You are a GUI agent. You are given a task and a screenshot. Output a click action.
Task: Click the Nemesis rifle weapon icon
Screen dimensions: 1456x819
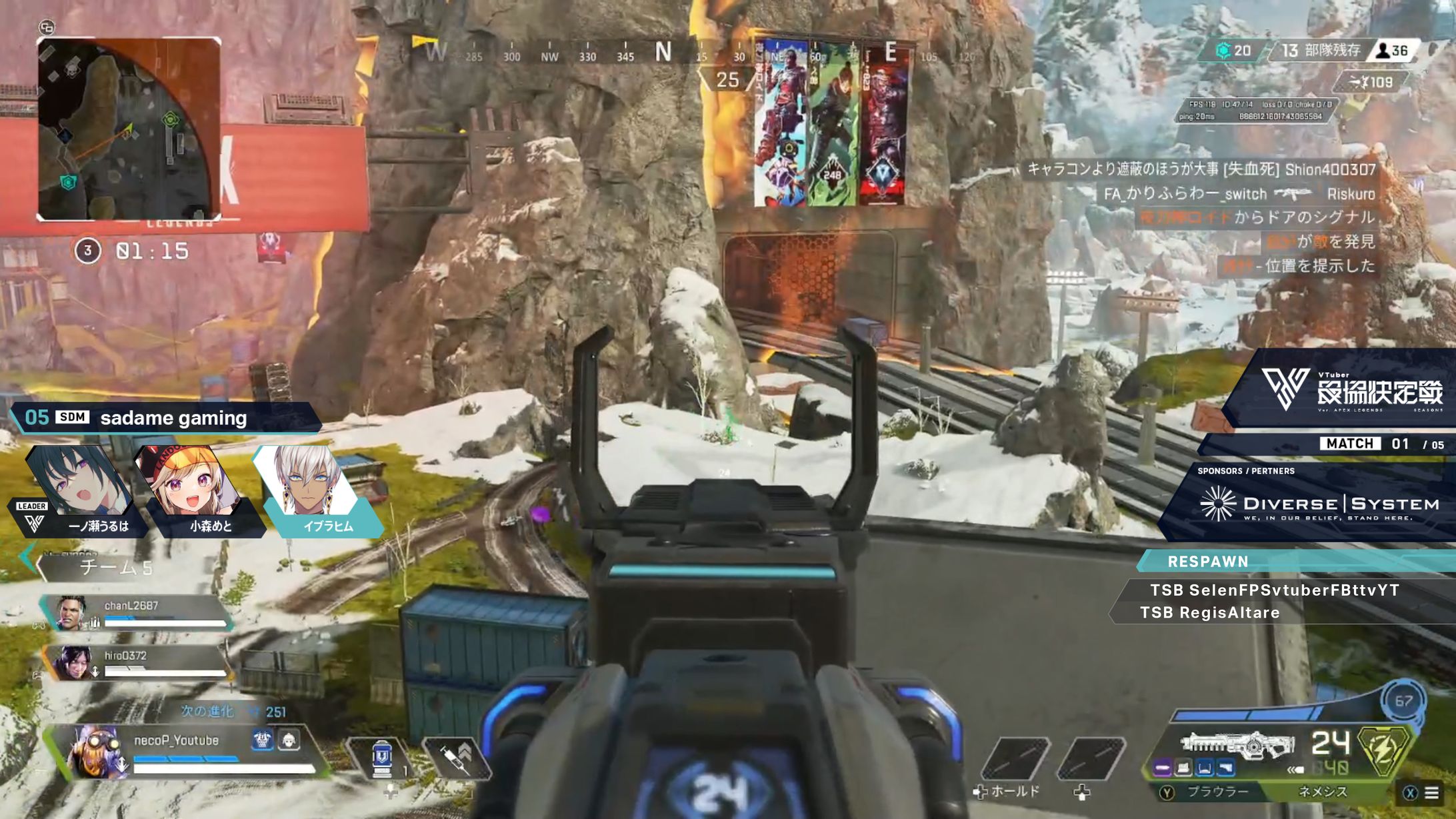click(x=1237, y=744)
